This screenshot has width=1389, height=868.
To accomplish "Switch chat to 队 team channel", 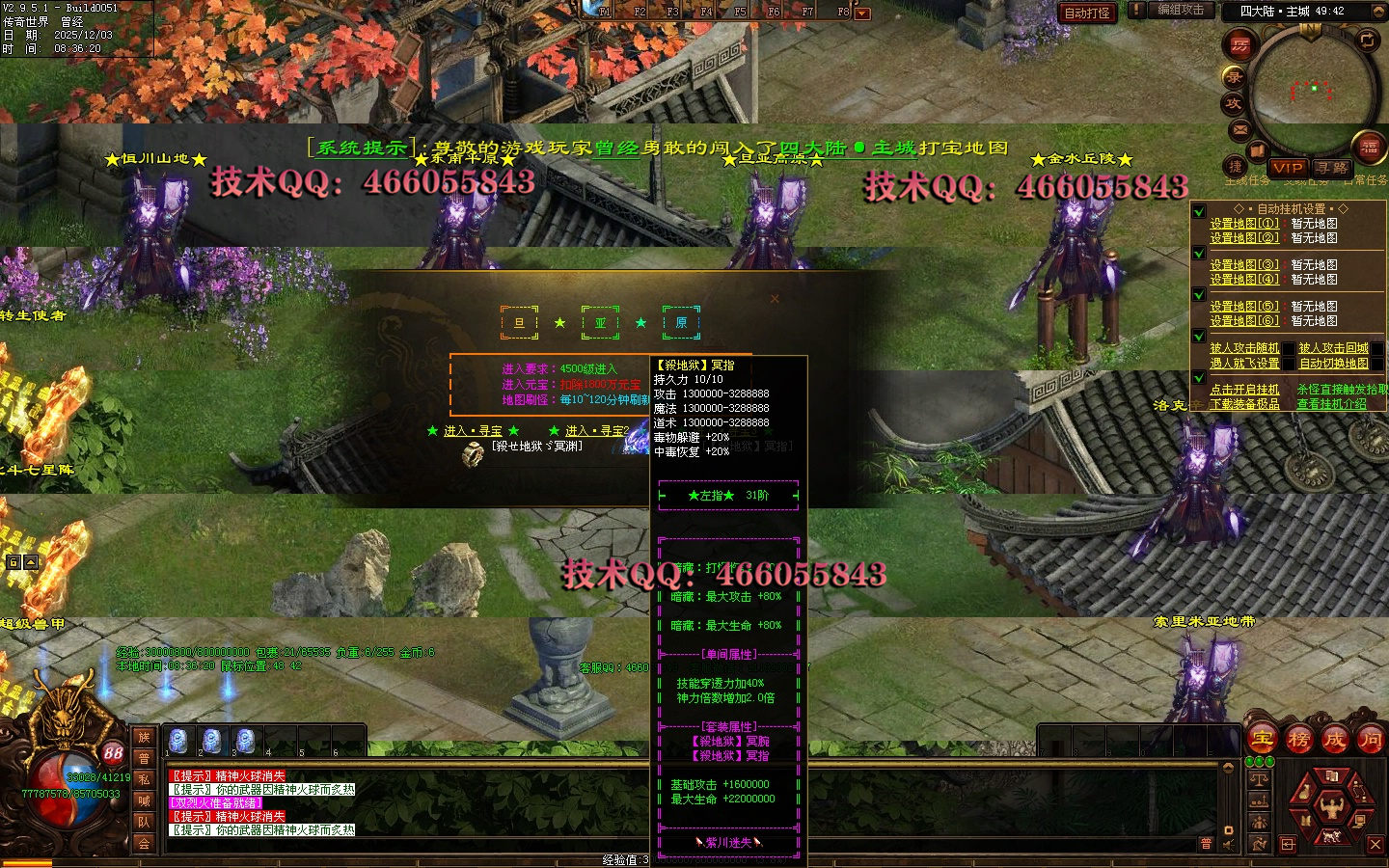I will [144, 822].
